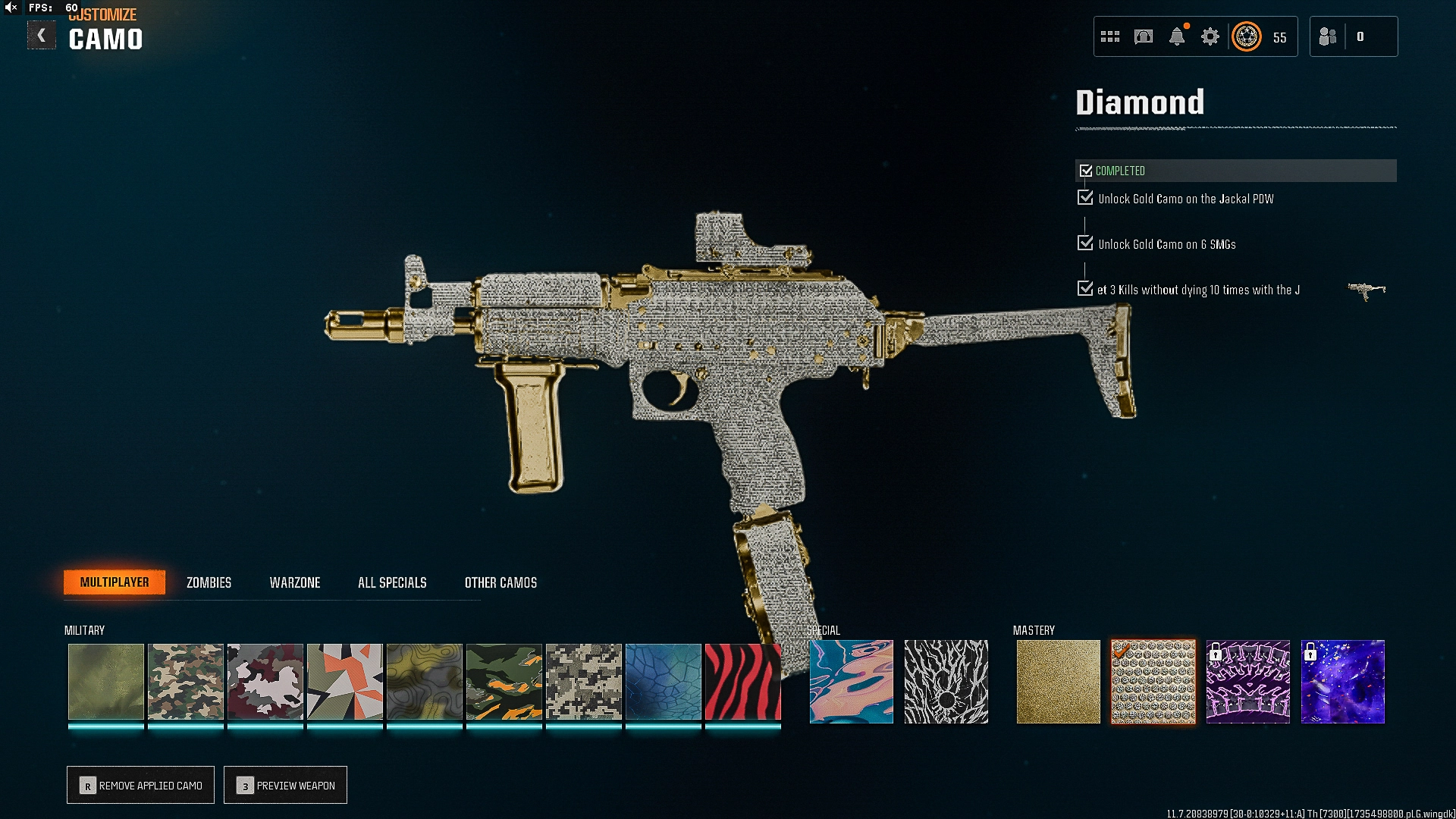Select the orange and white geometric splinter camo
1456x819 pixels.
(344, 681)
